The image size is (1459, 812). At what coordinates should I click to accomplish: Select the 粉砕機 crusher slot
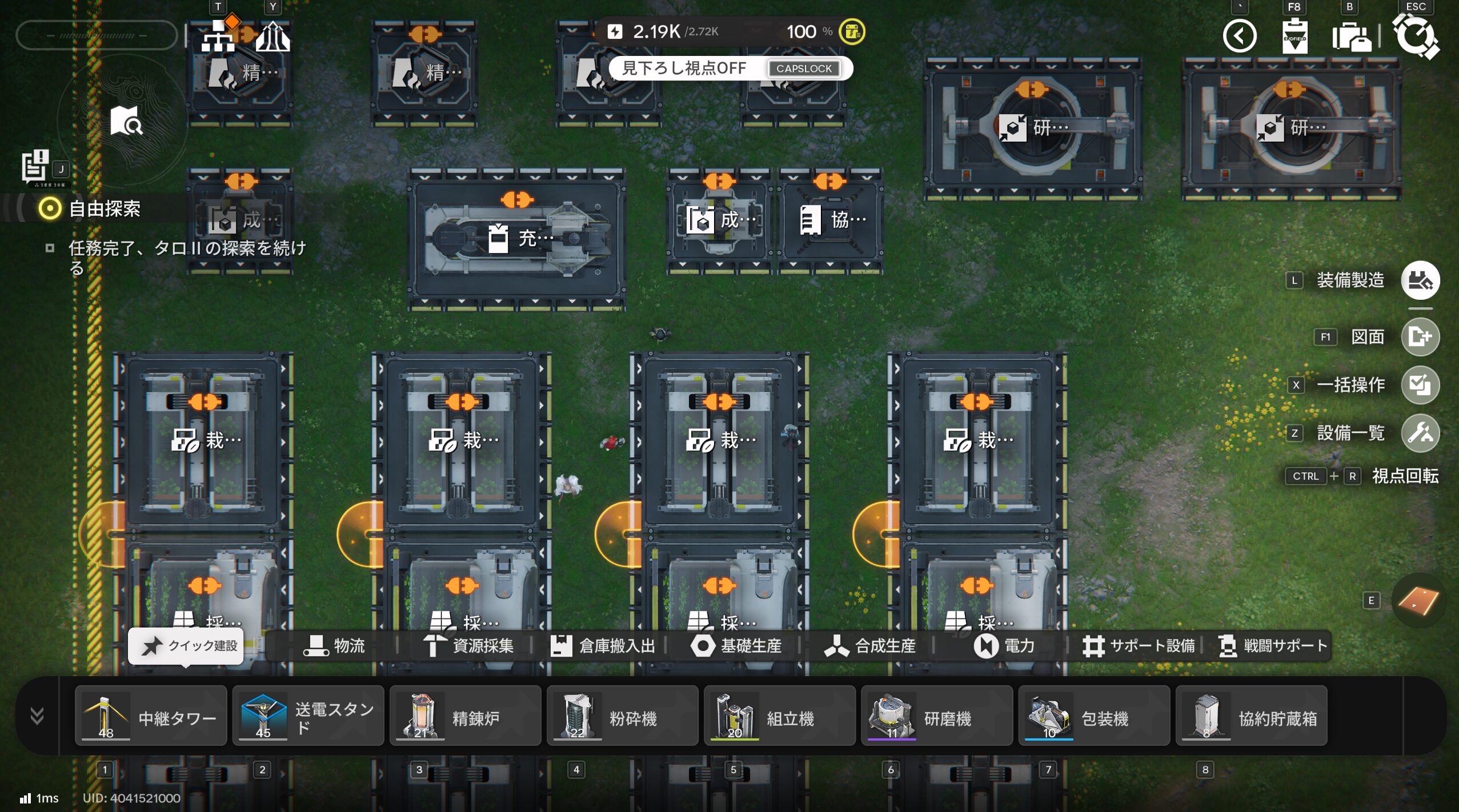pyautogui.click(x=622, y=716)
